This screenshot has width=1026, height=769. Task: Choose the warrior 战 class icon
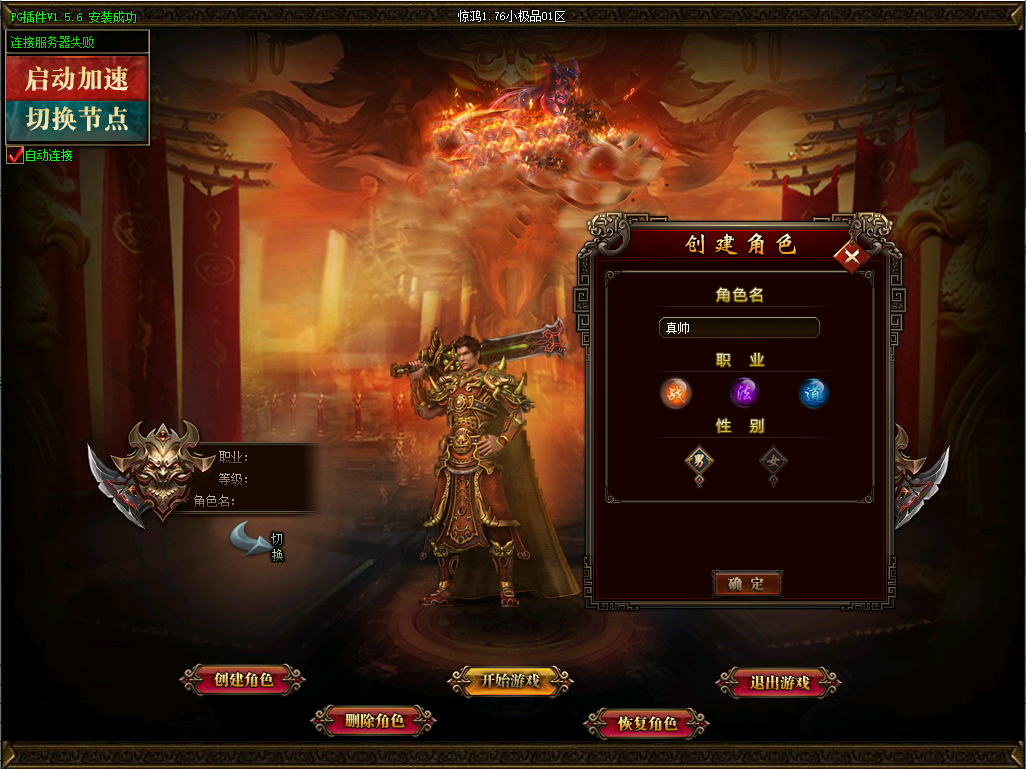pyautogui.click(x=676, y=393)
